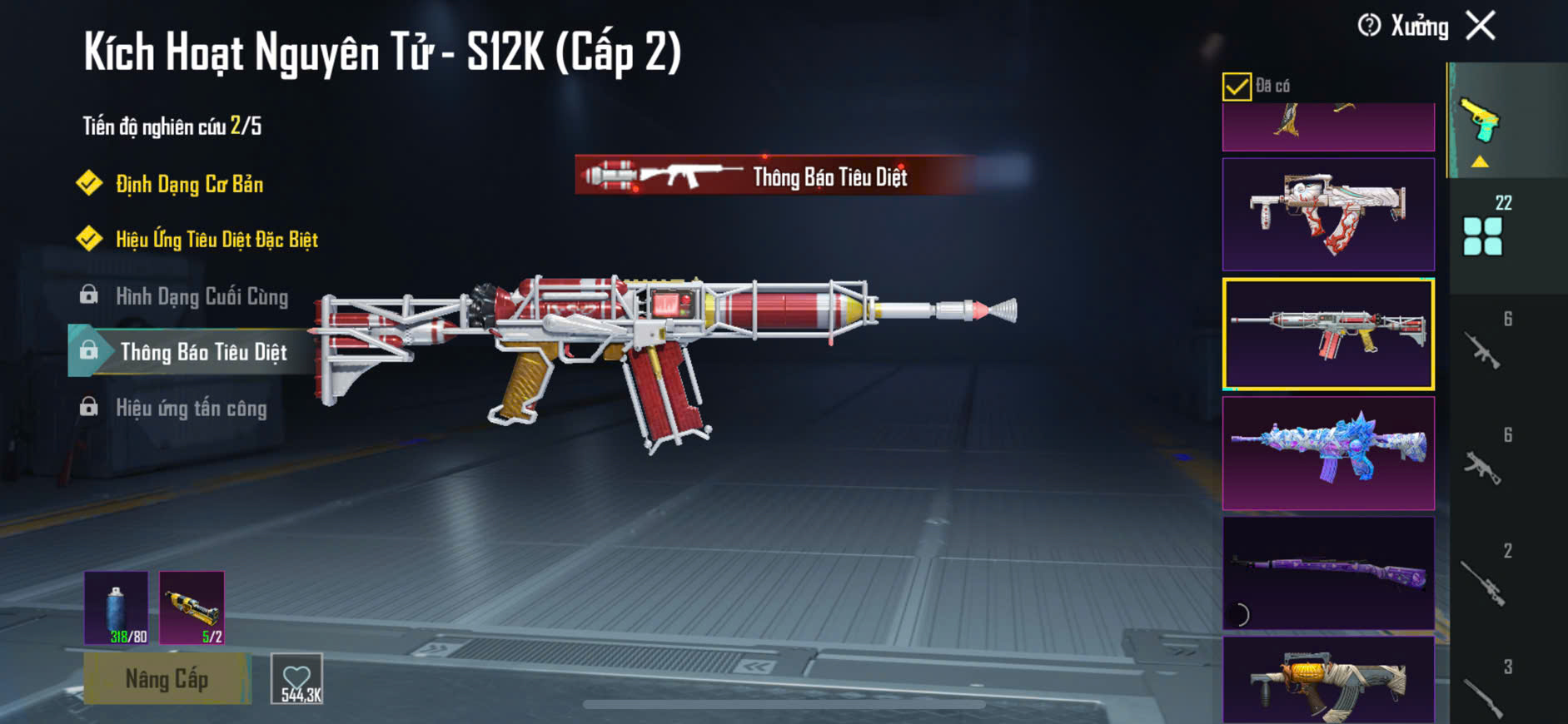1568x724 pixels.
Task: Choose the blue crystal rifle skin thumbnail
Action: pyautogui.click(x=1328, y=453)
